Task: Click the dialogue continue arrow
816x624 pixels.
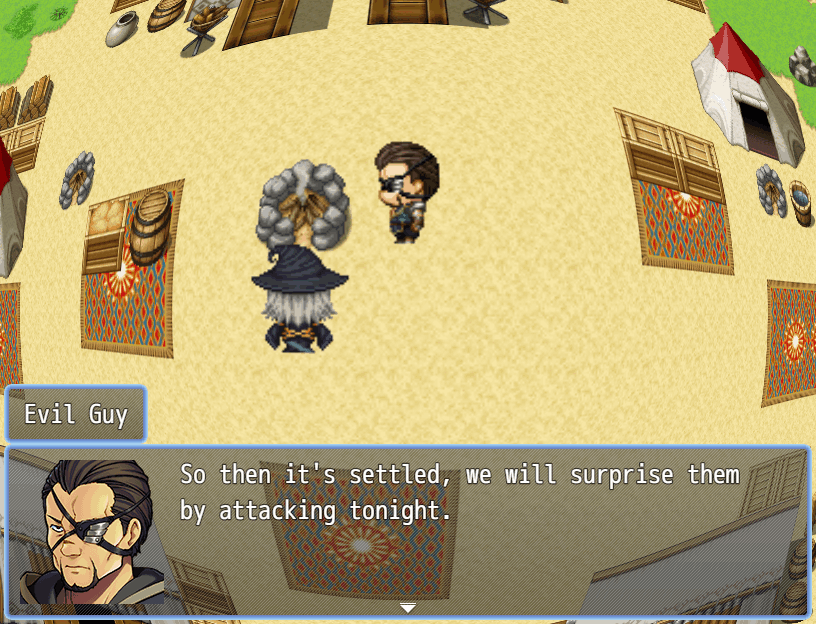Action: (408, 607)
